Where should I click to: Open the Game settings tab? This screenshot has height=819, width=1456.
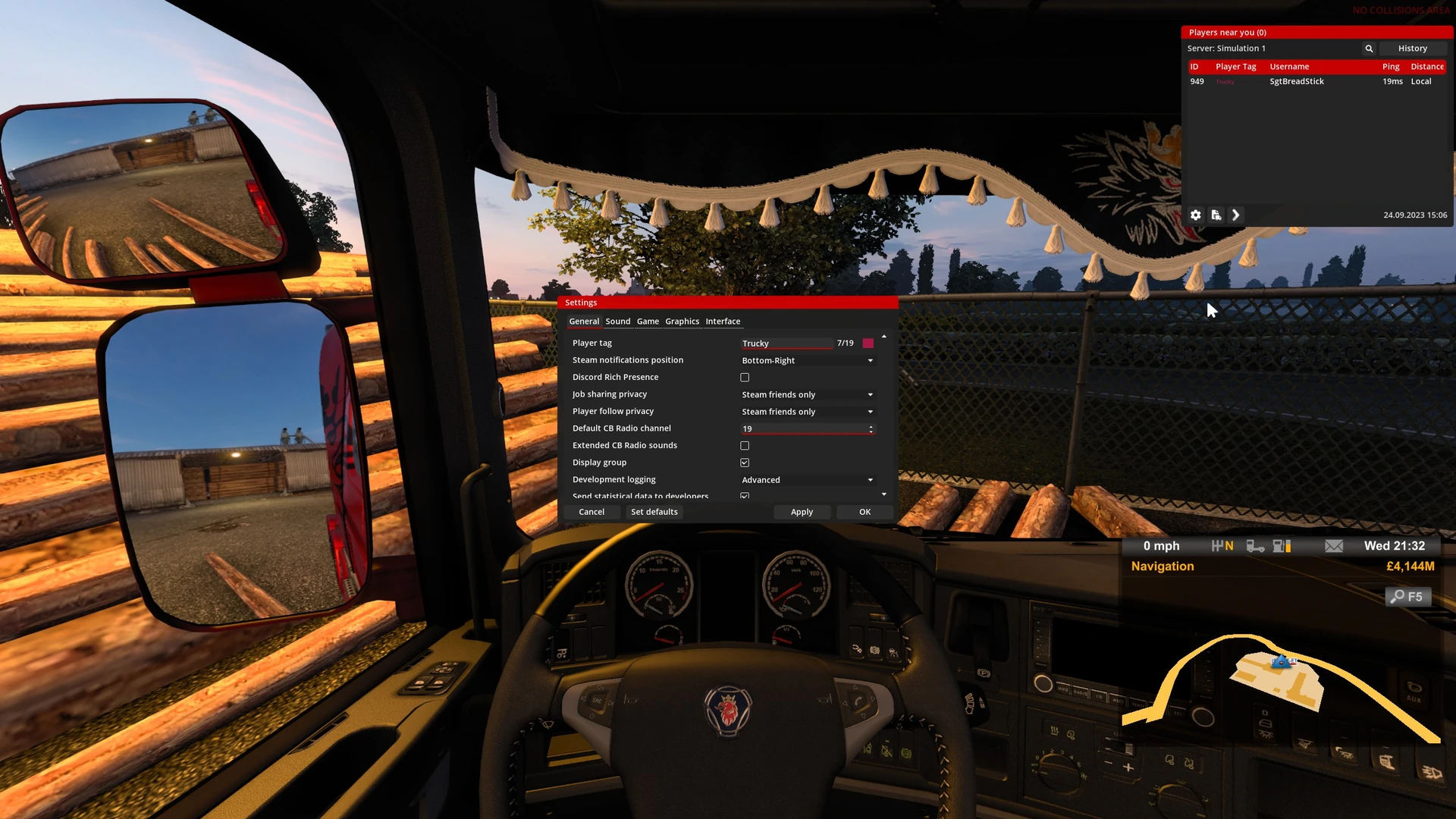click(x=648, y=322)
